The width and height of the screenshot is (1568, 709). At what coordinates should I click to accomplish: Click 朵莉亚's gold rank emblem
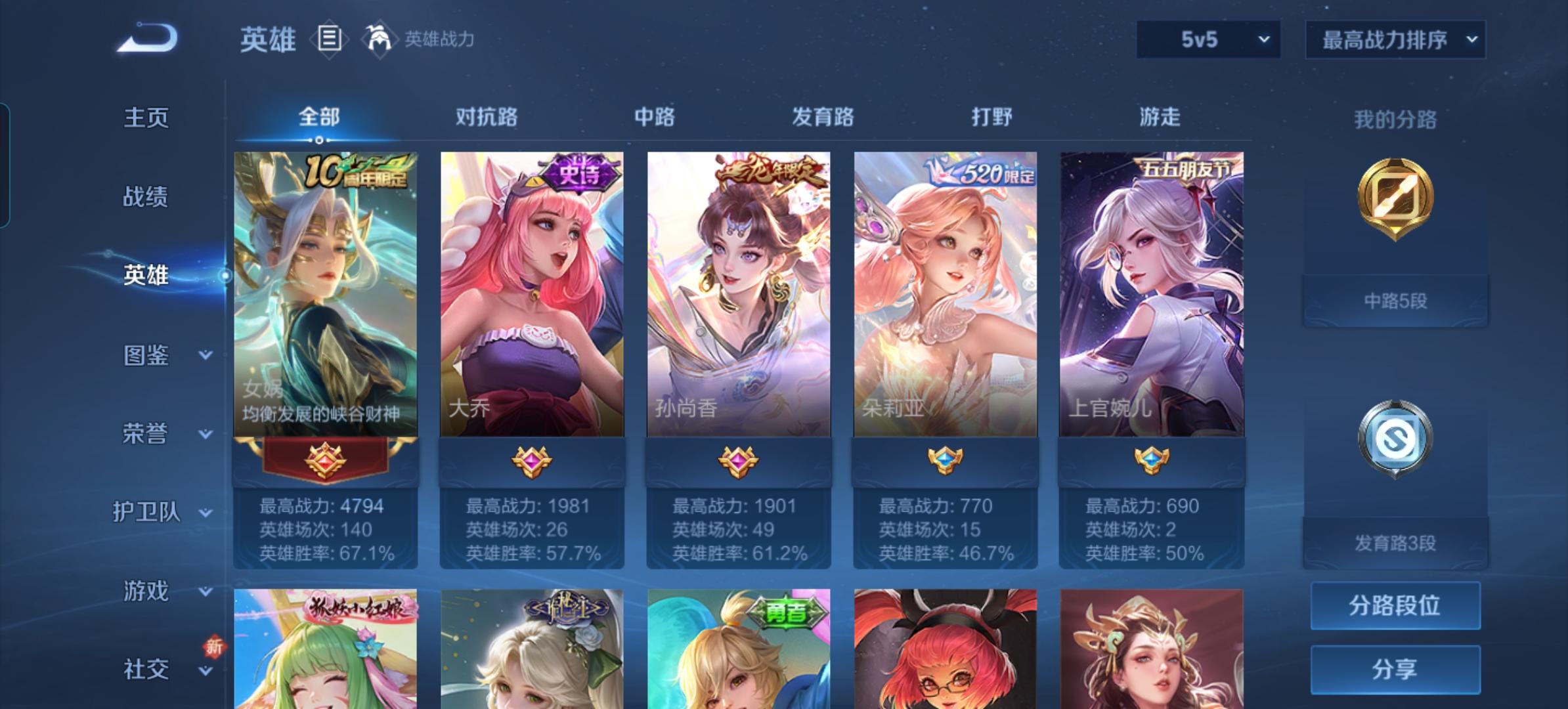click(946, 460)
